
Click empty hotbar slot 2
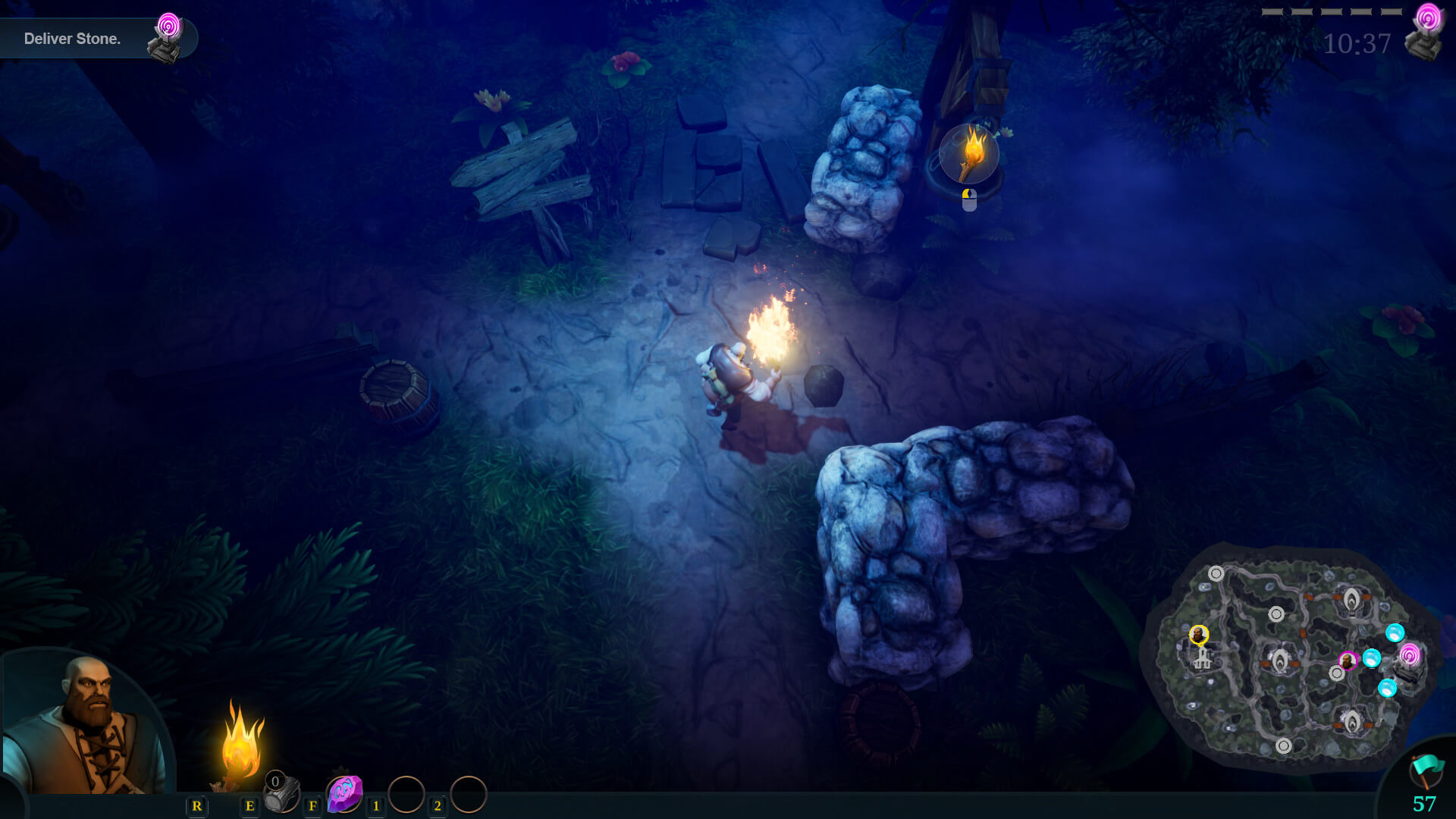(x=469, y=793)
